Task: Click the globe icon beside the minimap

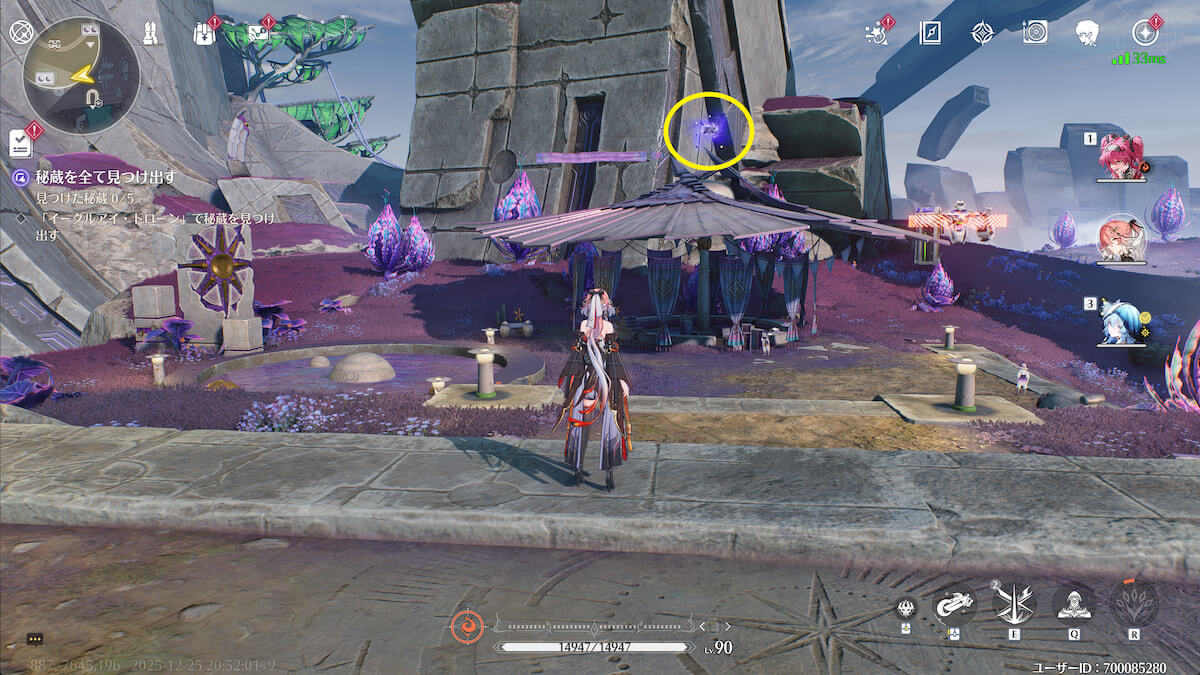Action: tap(21, 31)
